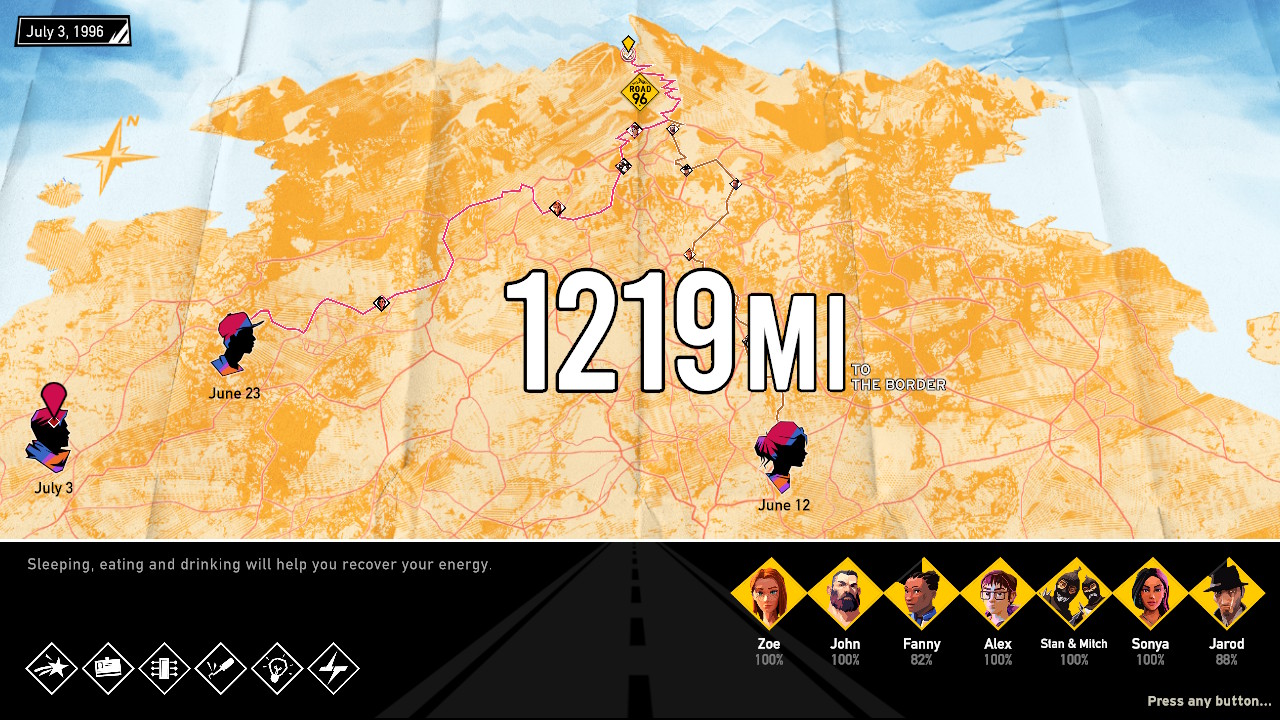Click John's character portrait

[845, 595]
